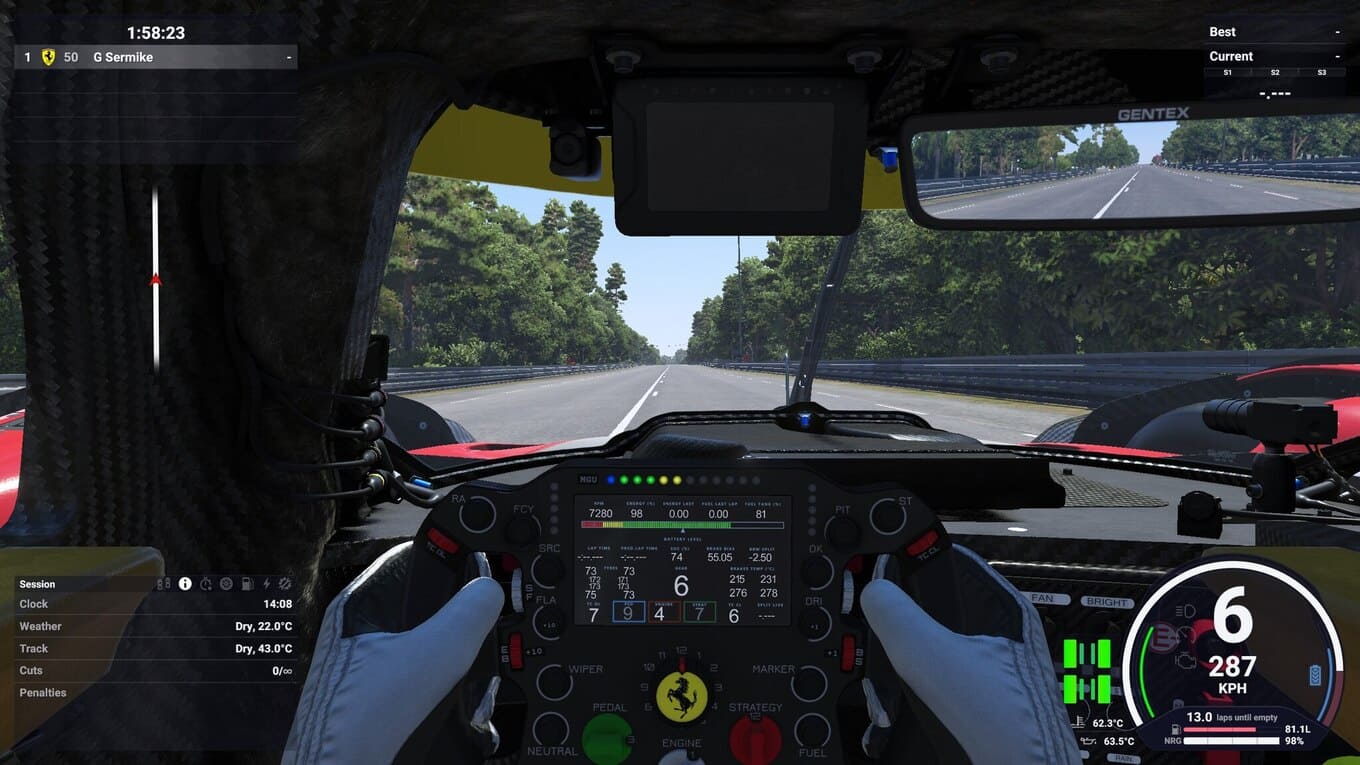Show the tyre wheel page icon
Screen dimensions: 1360x765
point(226,584)
